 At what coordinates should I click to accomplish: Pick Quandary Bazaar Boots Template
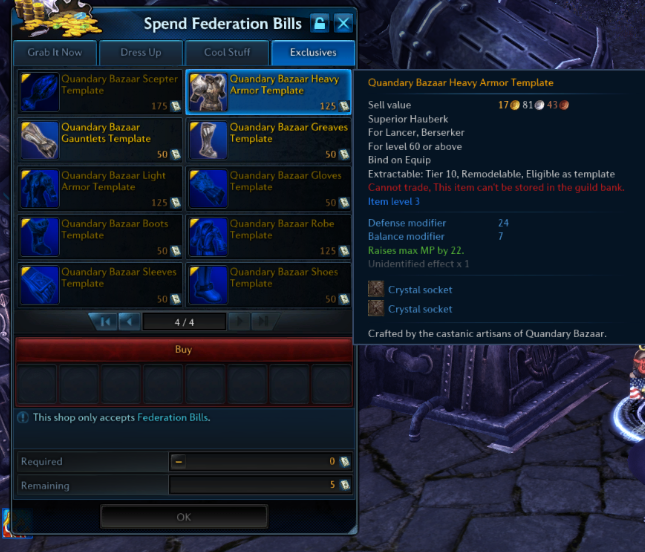pos(100,236)
